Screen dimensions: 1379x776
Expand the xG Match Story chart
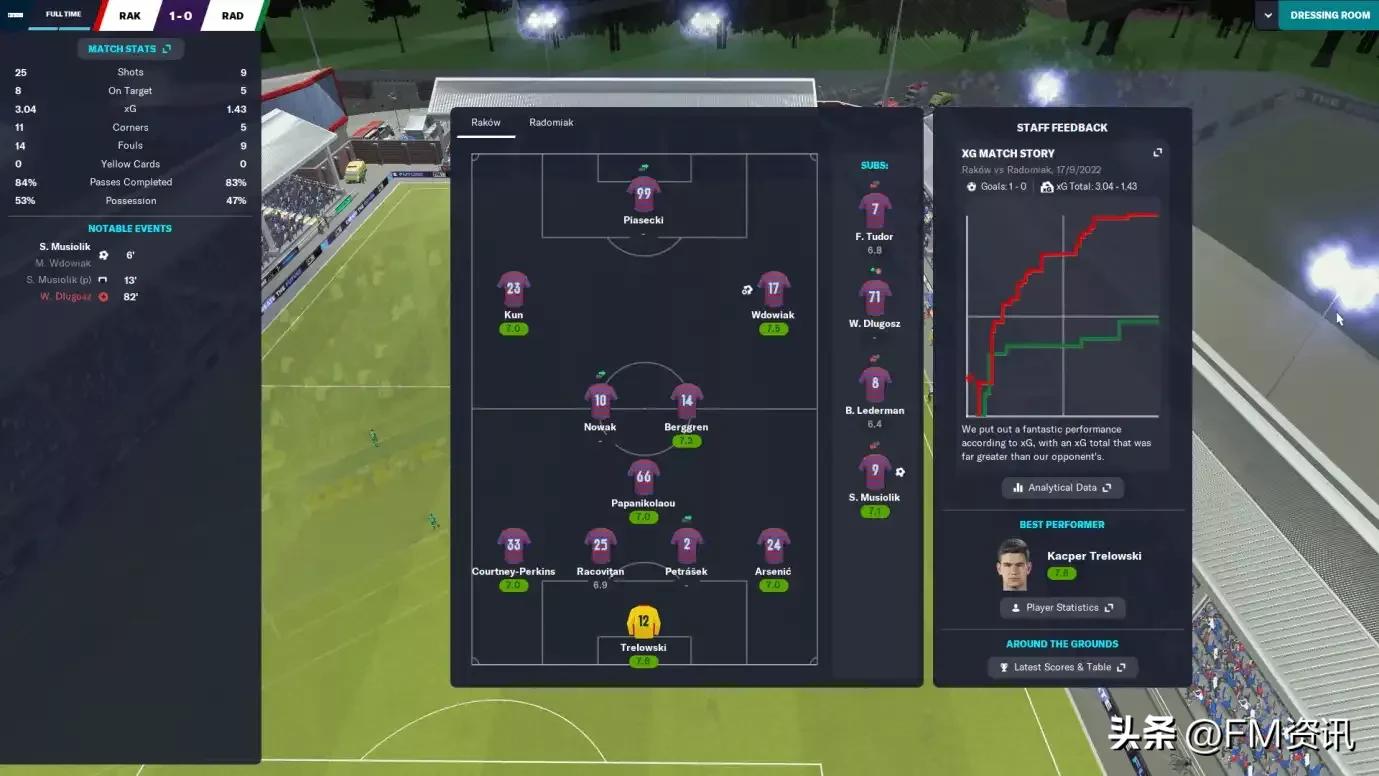coord(1157,153)
